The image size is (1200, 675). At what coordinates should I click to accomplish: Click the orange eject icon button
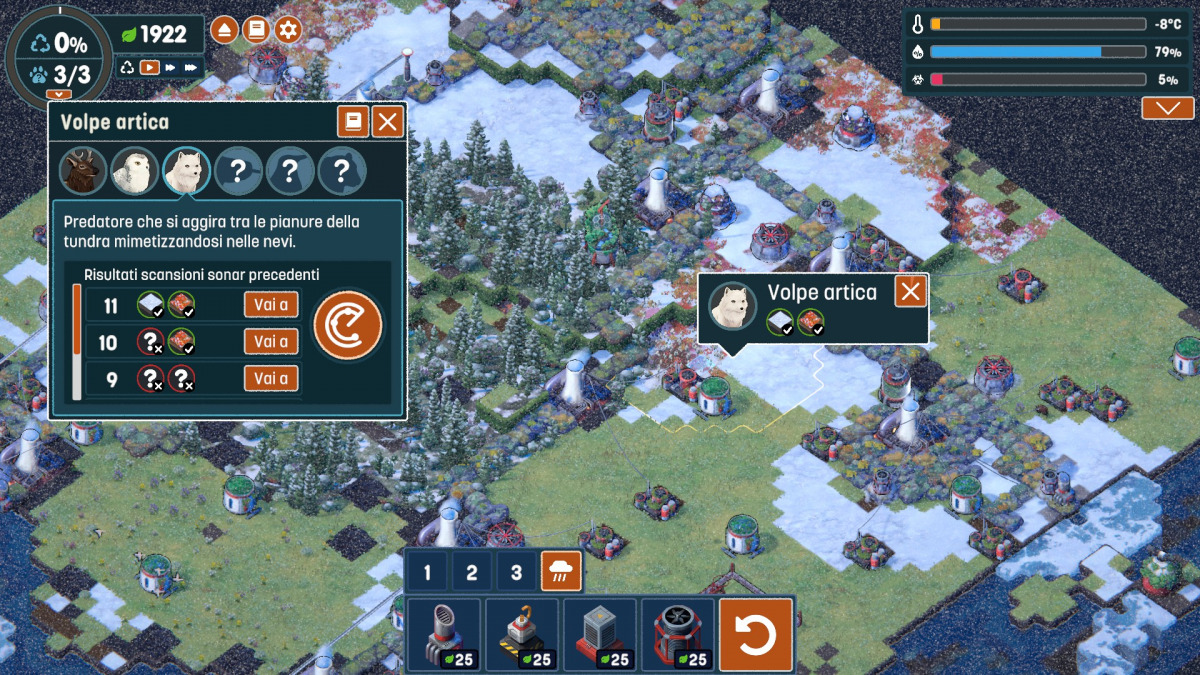[x=224, y=30]
